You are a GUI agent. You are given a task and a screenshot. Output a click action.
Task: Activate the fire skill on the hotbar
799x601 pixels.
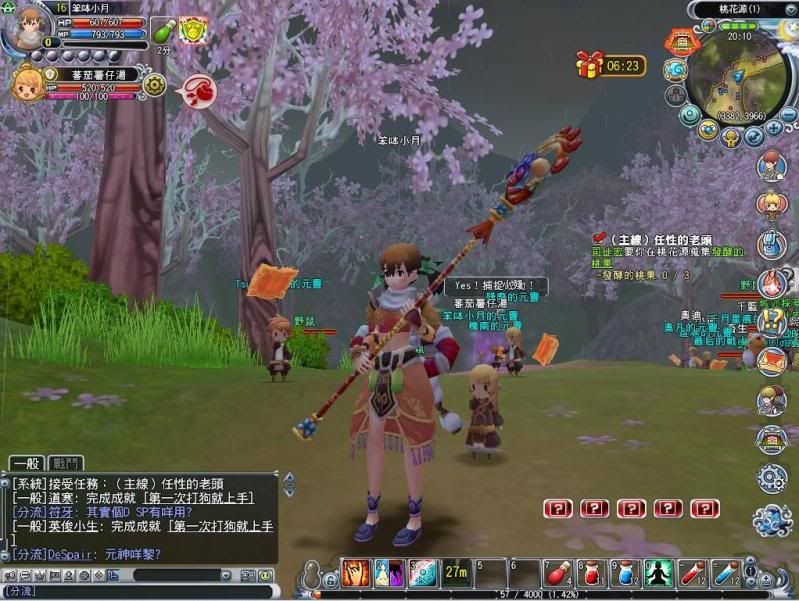click(356, 573)
